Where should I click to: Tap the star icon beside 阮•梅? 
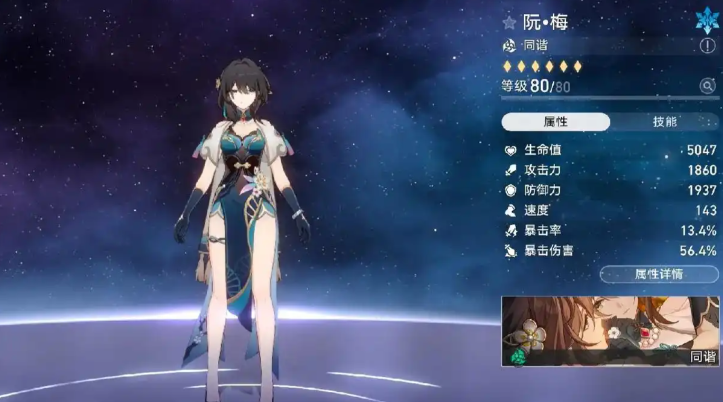pyautogui.click(x=510, y=22)
